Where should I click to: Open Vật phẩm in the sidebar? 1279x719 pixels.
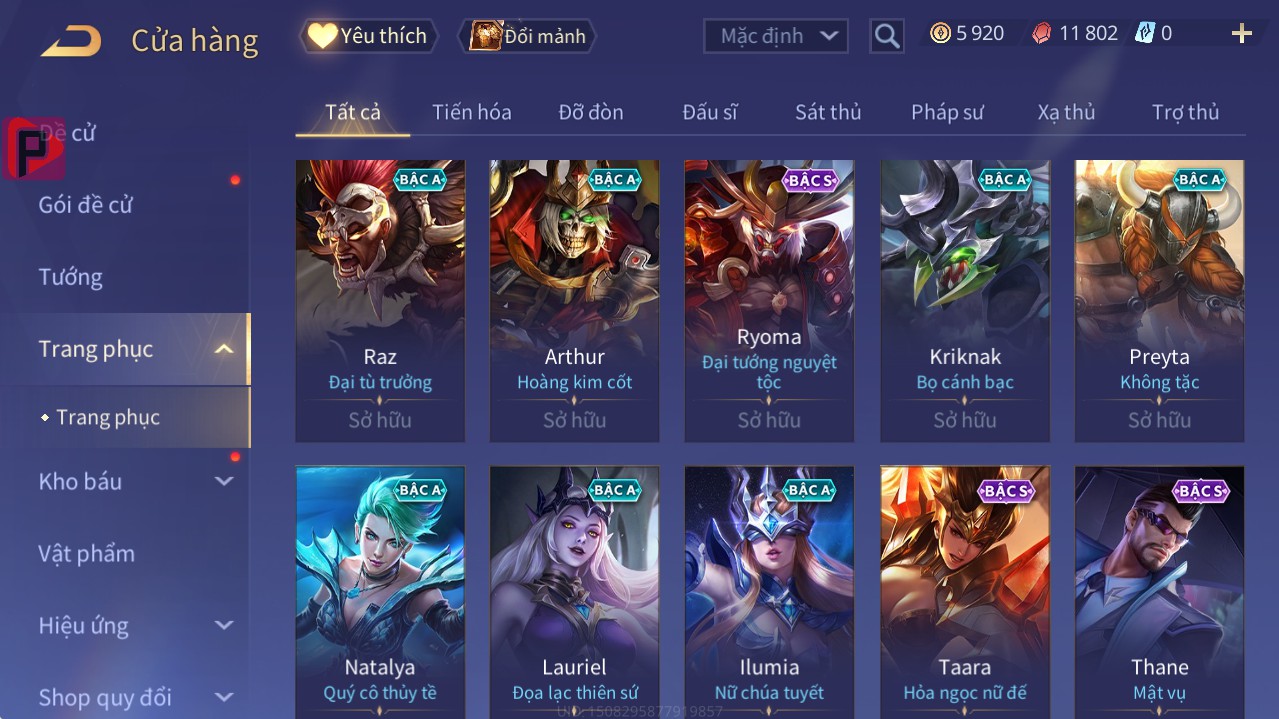click(x=86, y=553)
